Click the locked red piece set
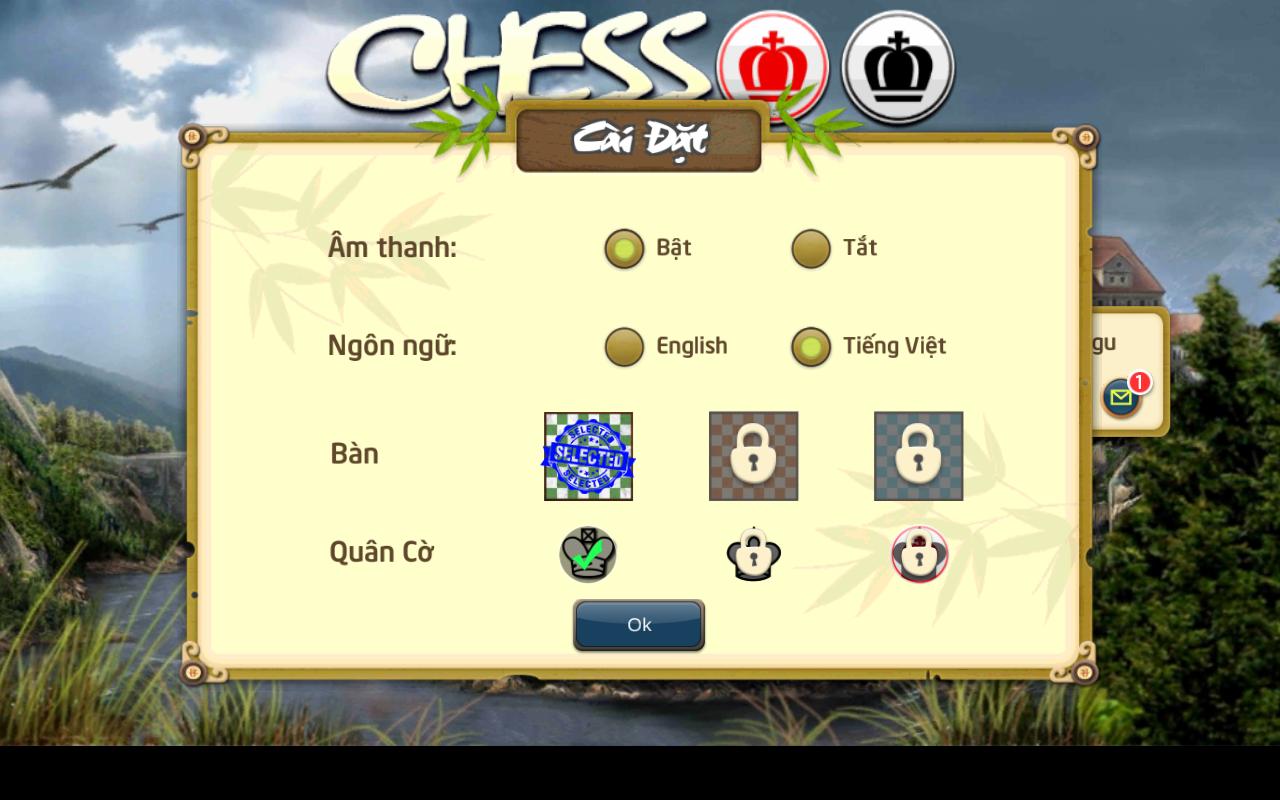1280x800 pixels. (919, 553)
